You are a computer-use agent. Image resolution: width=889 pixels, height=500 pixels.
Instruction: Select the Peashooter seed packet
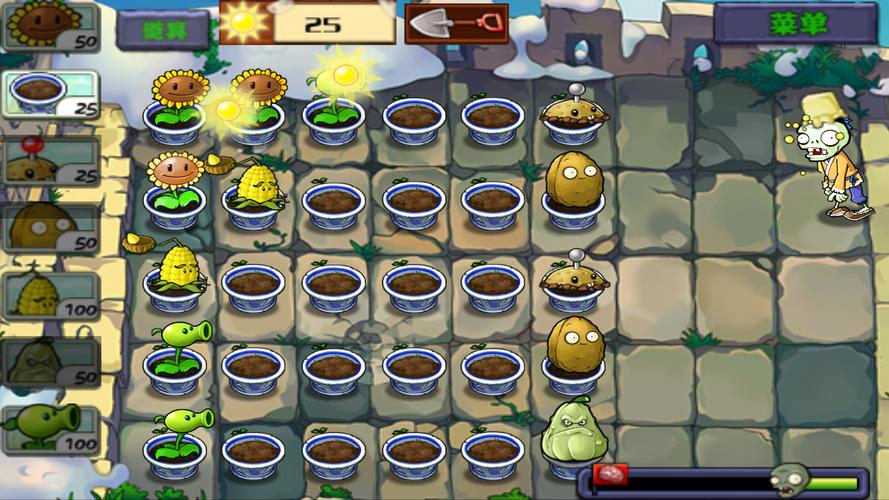point(50,429)
